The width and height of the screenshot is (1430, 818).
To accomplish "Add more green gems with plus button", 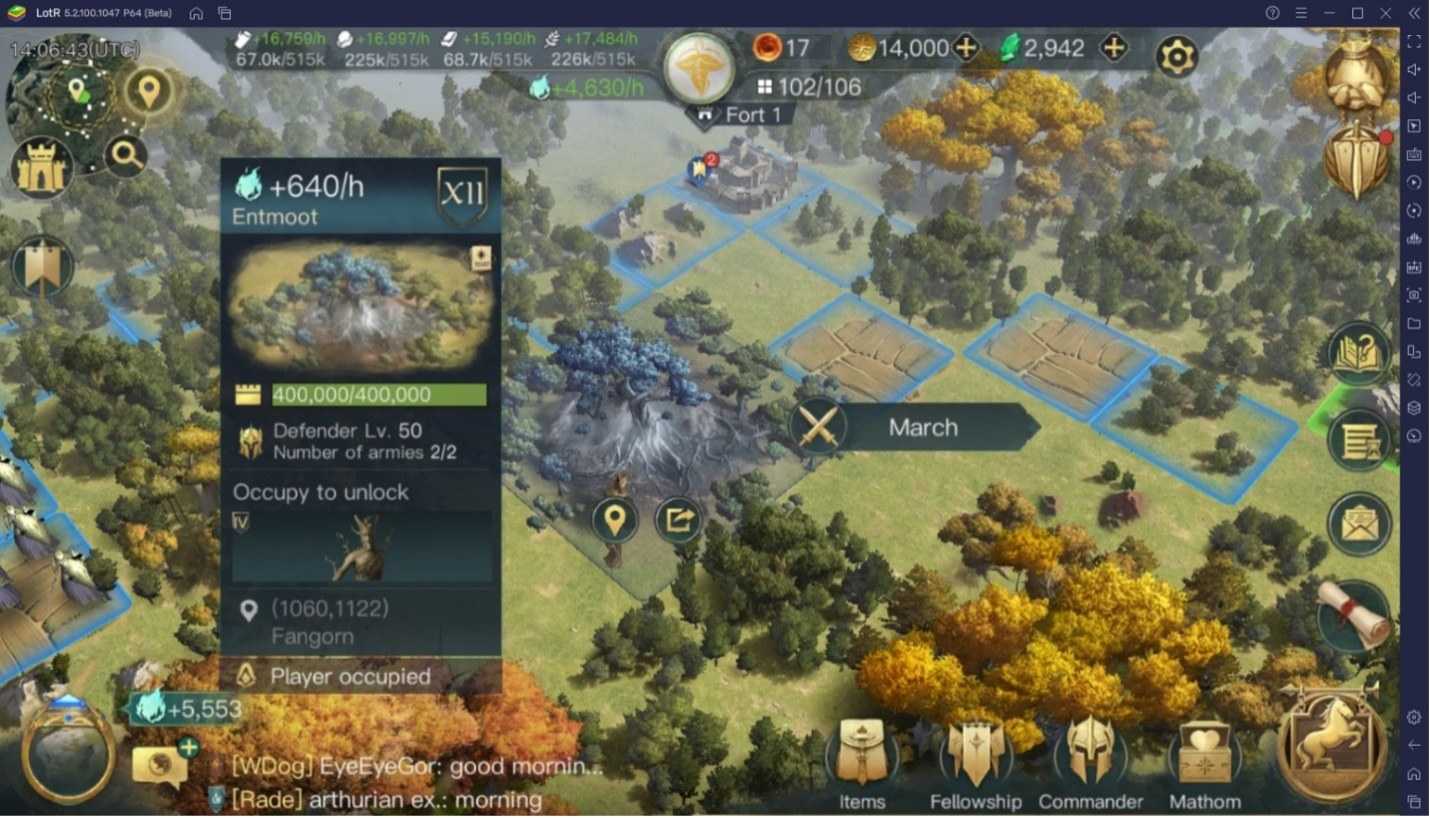I will click(1113, 48).
